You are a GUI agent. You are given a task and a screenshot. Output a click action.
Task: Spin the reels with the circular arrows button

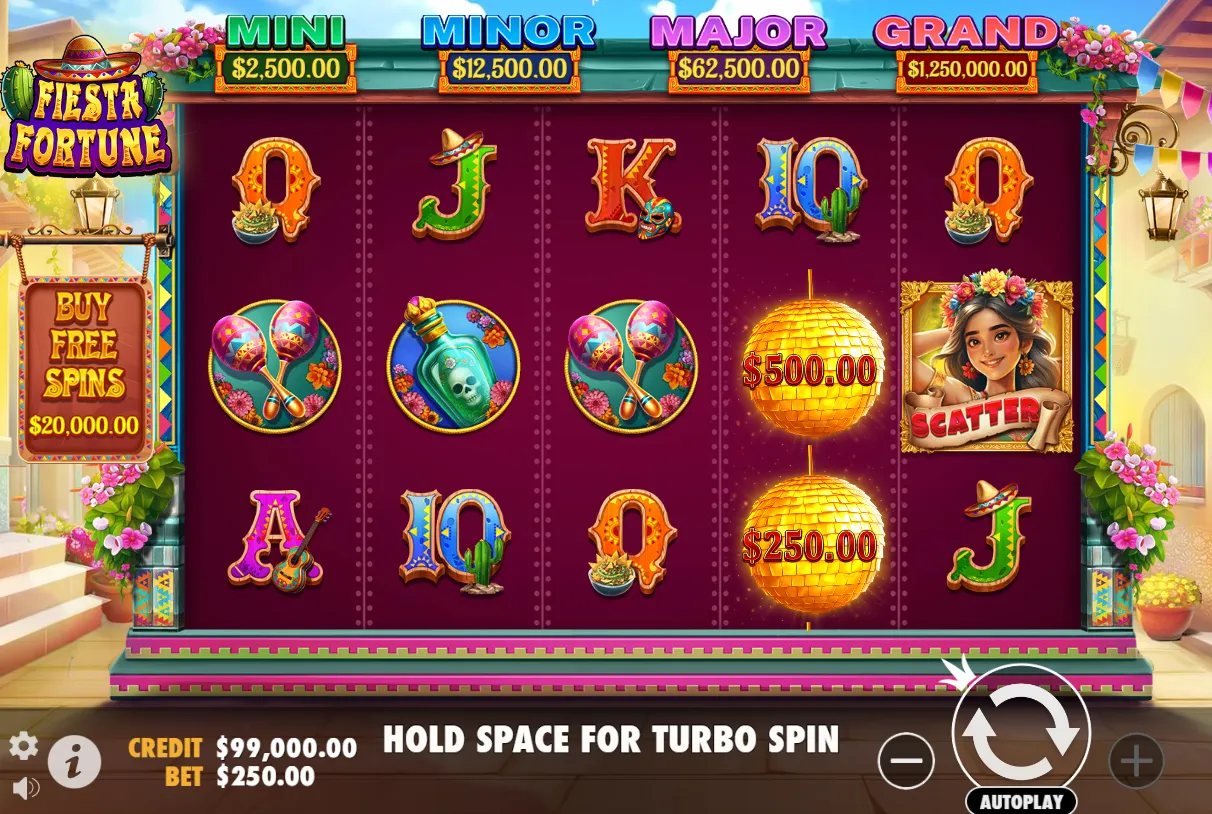click(1021, 734)
